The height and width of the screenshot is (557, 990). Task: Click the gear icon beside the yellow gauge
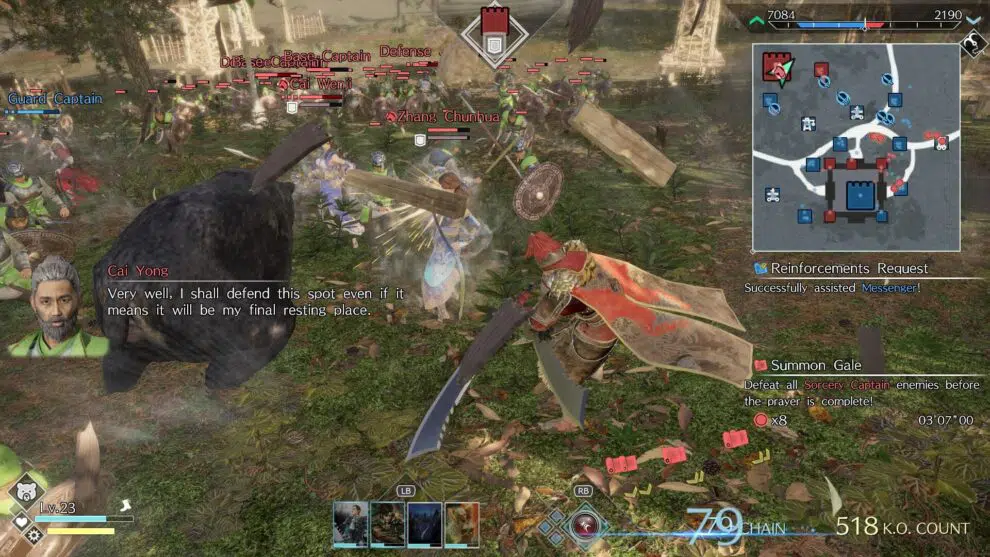(36, 535)
